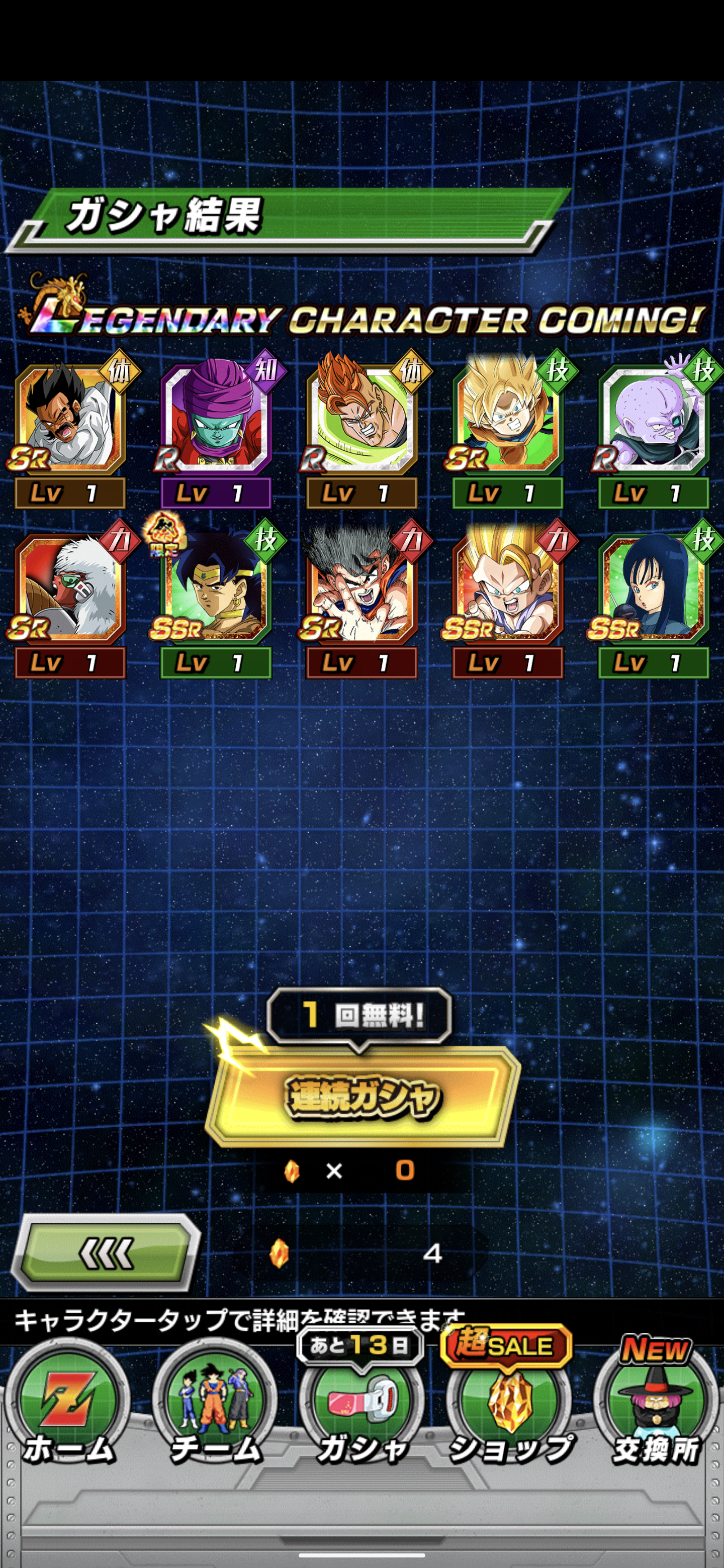Select the SR Mr. Satan card
Viewport: 724px width, 1568px height.
click(x=70, y=420)
